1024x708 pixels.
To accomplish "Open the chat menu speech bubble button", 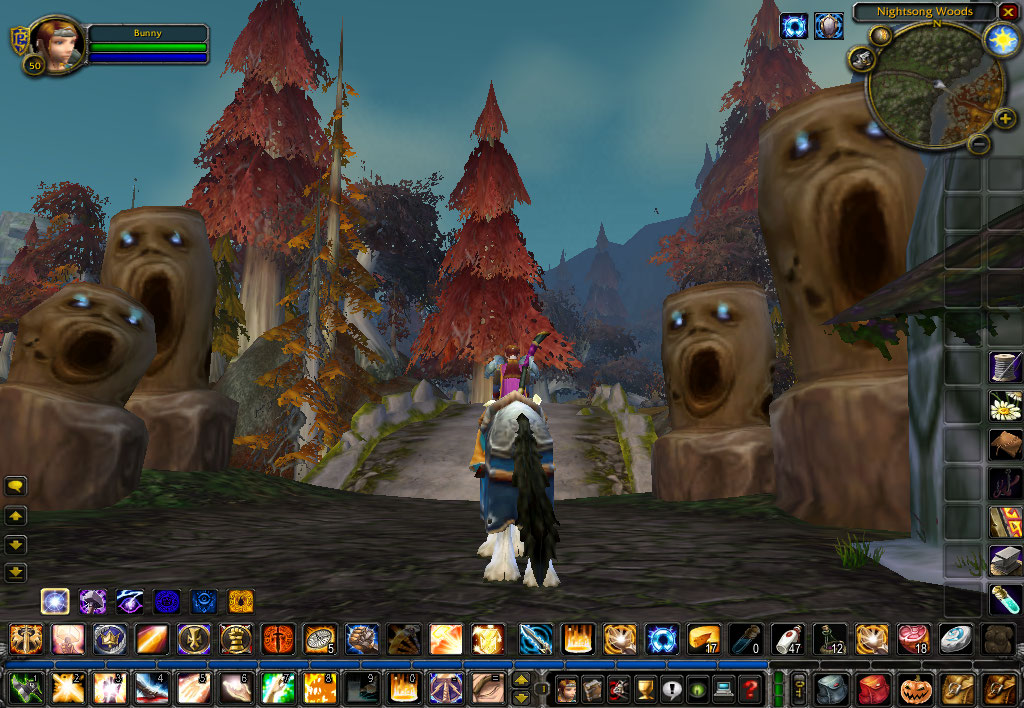I will (16, 486).
